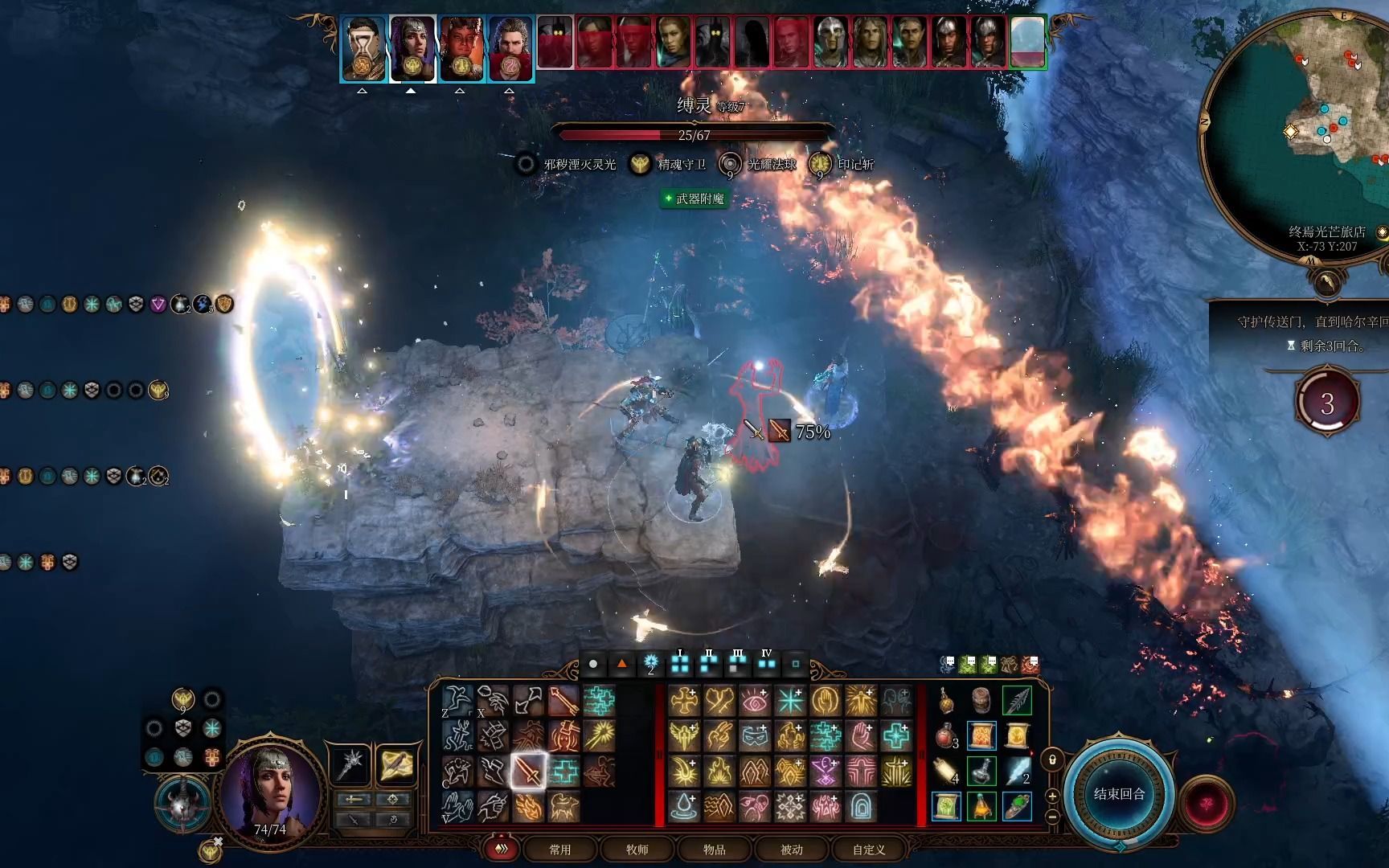Use the red healing potion item
1389x868 pixels.
tap(946, 736)
